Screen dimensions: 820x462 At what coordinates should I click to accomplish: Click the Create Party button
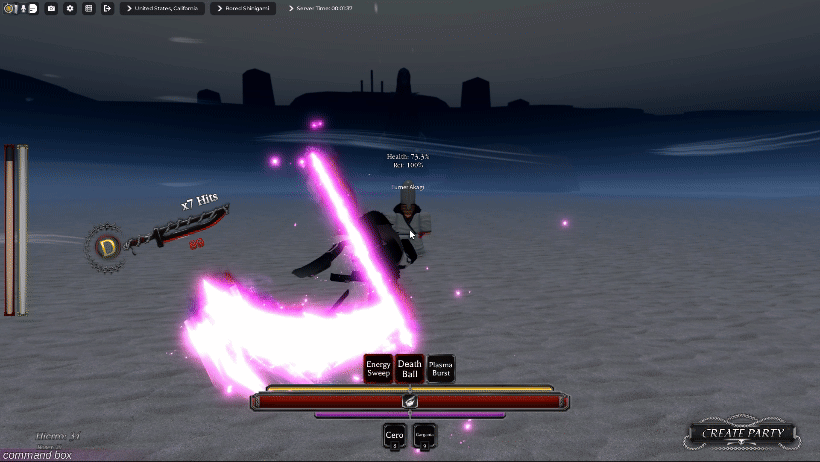point(741,434)
